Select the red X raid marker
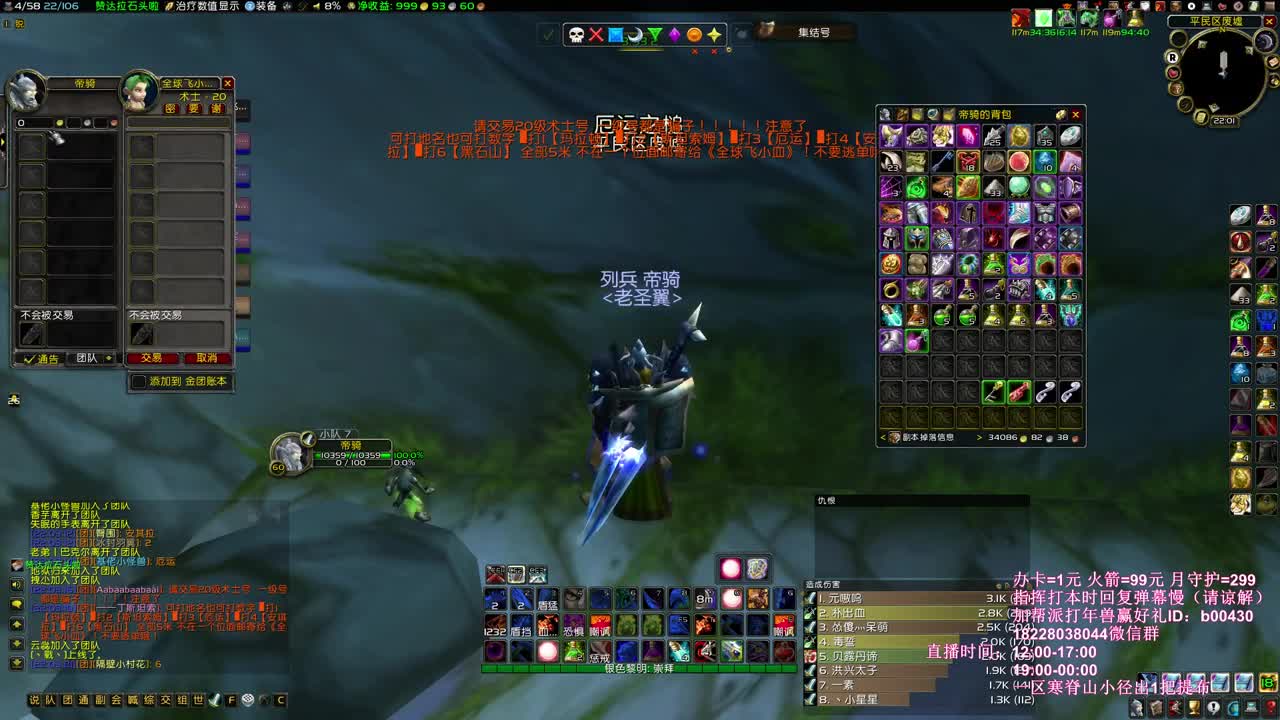The width and height of the screenshot is (1280, 720). pyautogui.click(x=596, y=34)
